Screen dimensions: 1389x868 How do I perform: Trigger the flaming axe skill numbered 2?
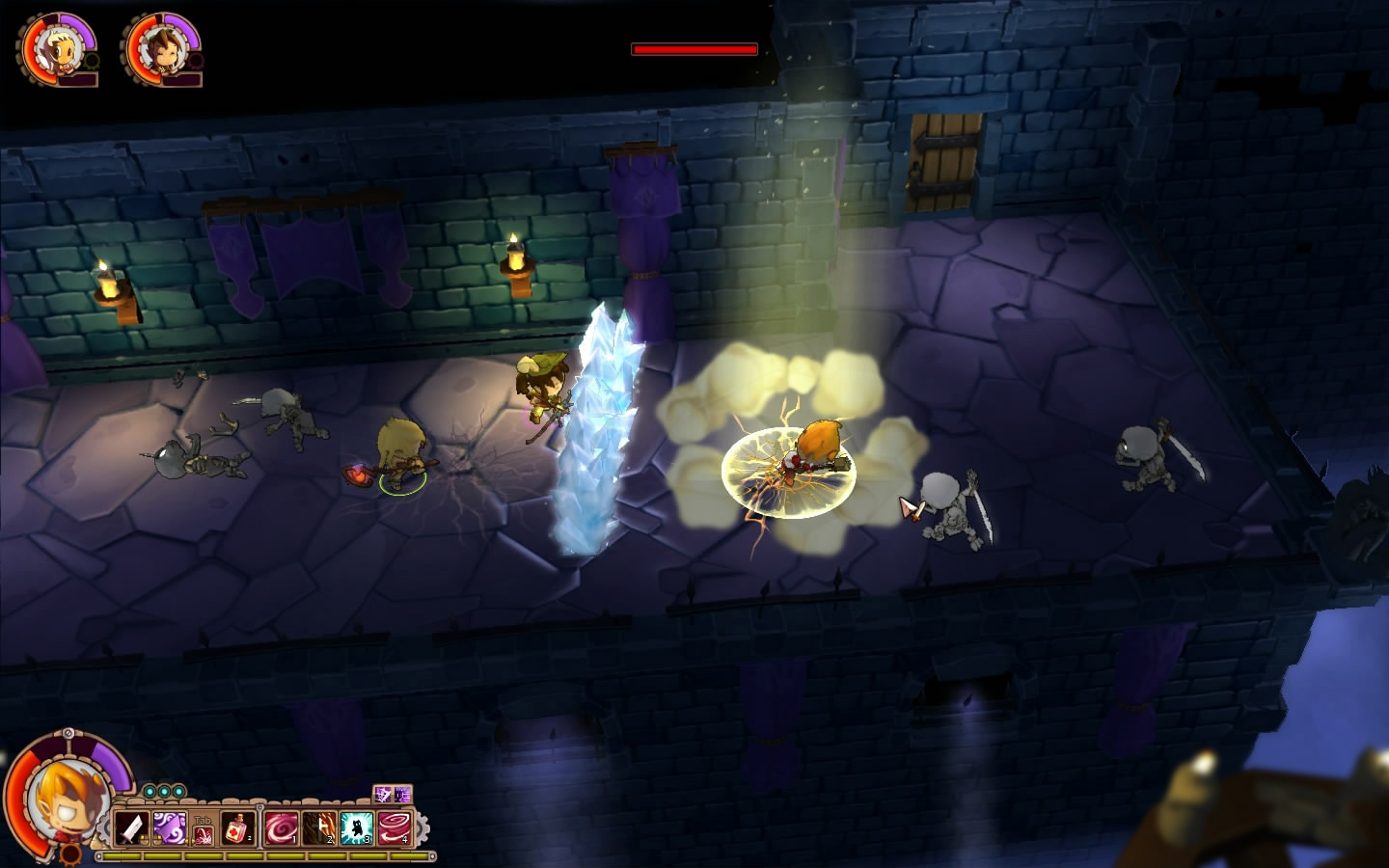click(318, 828)
